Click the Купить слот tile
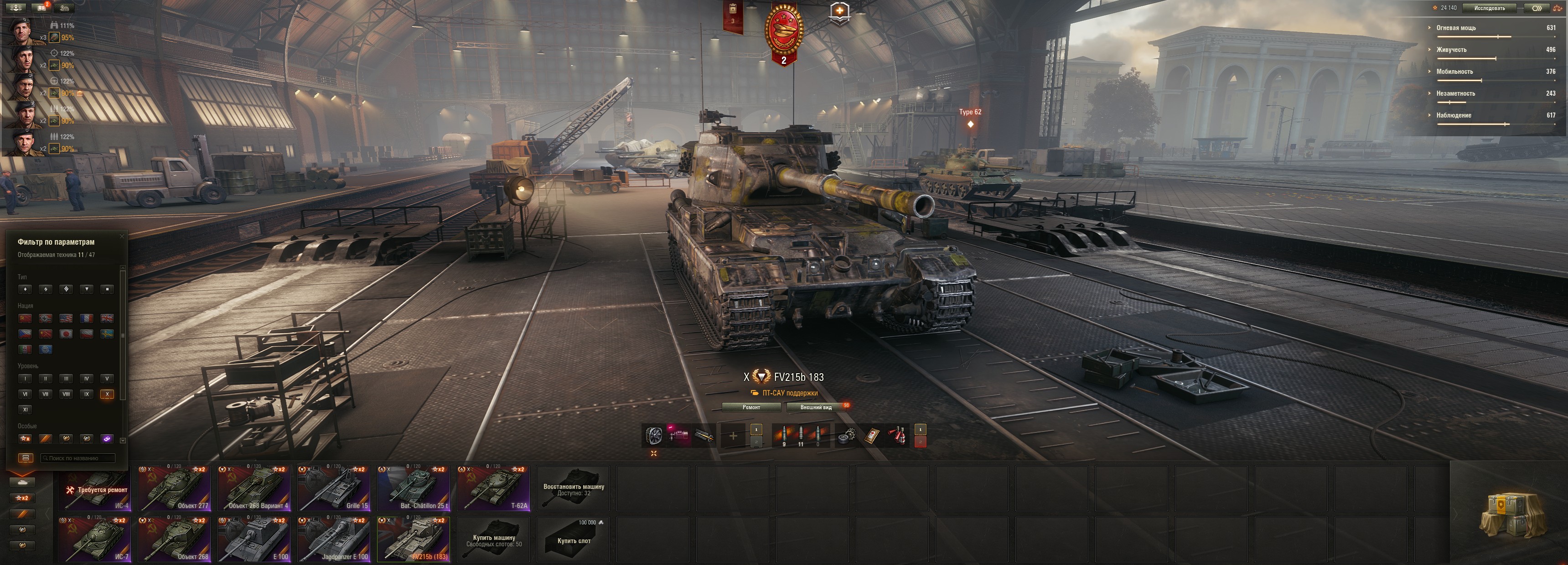Image resolution: width=1568 pixels, height=565 pixels. coord(574,539)
